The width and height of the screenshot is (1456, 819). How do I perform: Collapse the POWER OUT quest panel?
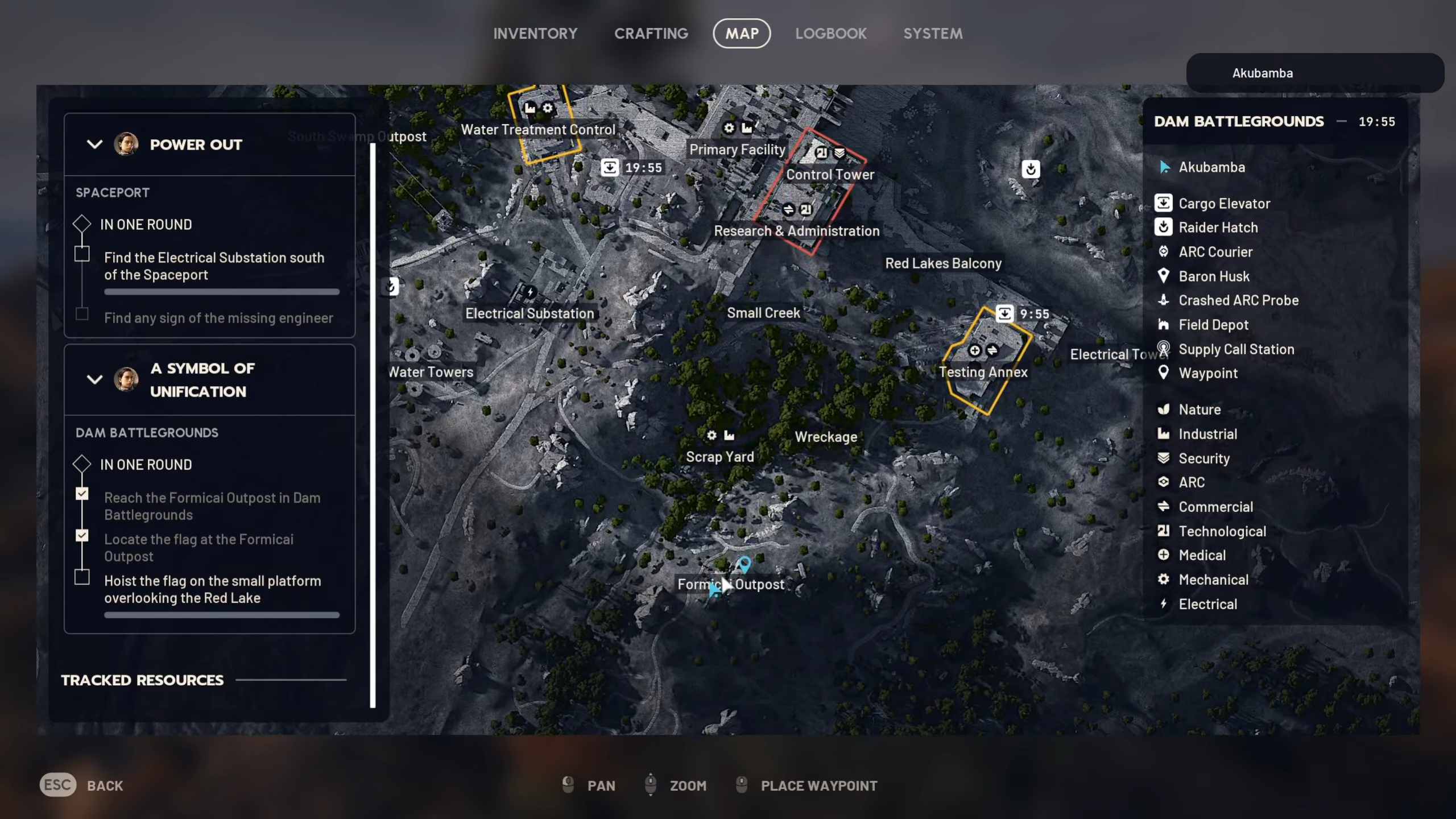(x=94, y=144)
